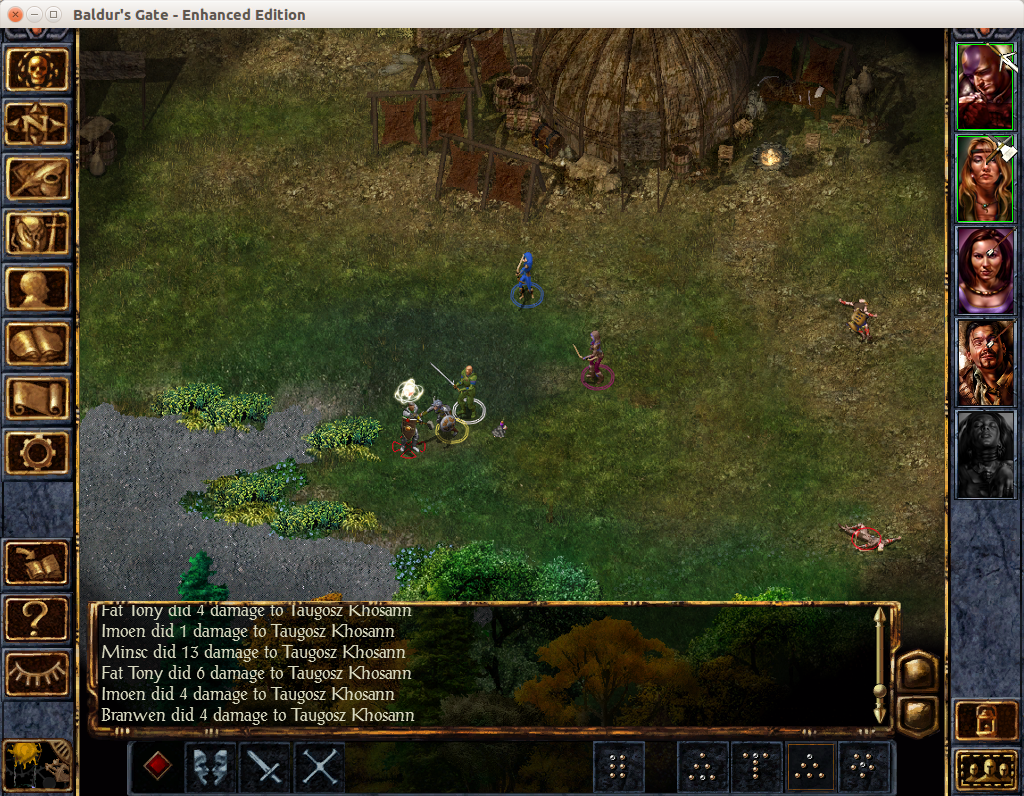Toggle the padlock button in the sidebar

point(985,721)
